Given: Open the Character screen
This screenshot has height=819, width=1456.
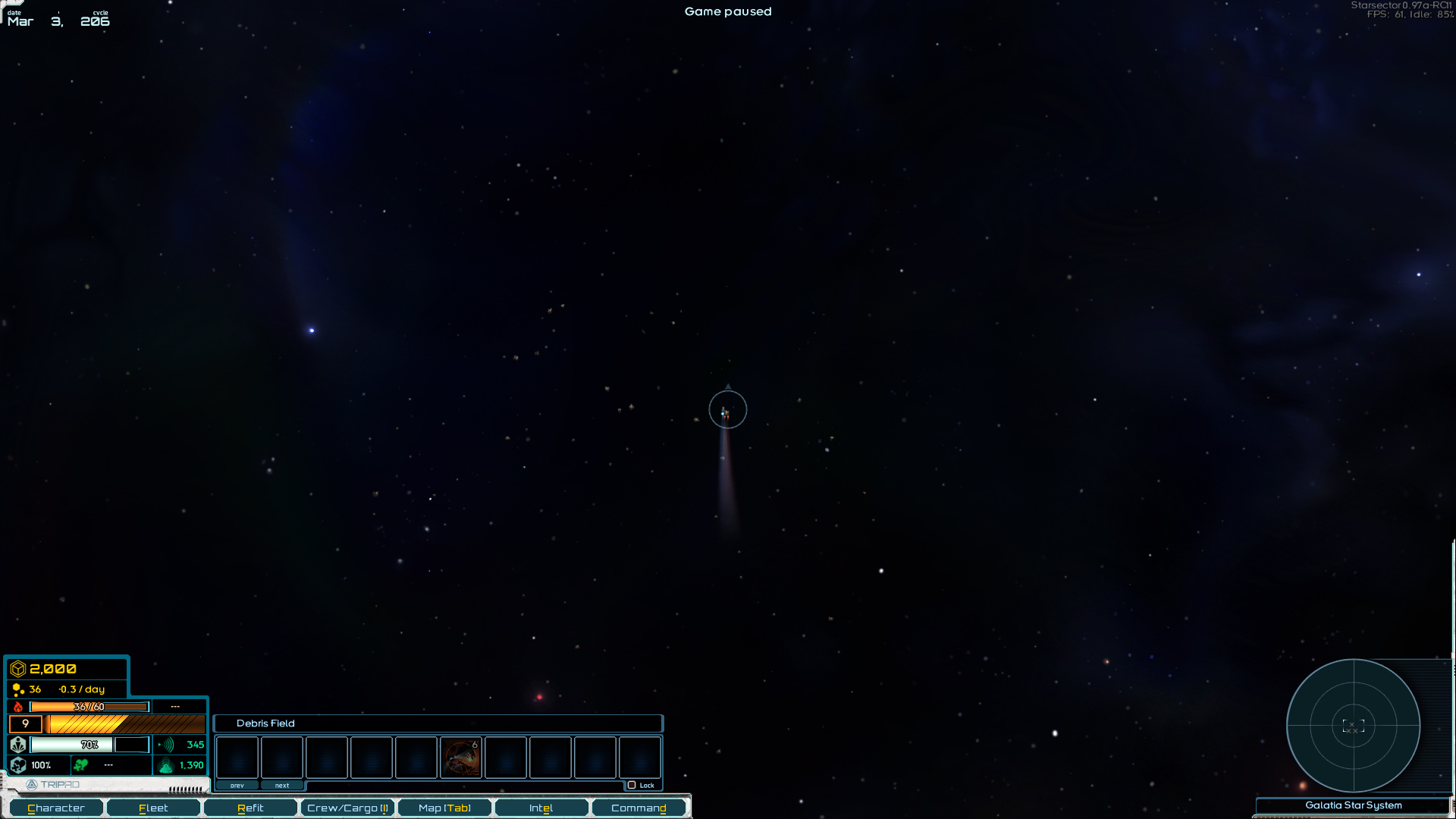Looking at the screenshot, I should [55, 808].
